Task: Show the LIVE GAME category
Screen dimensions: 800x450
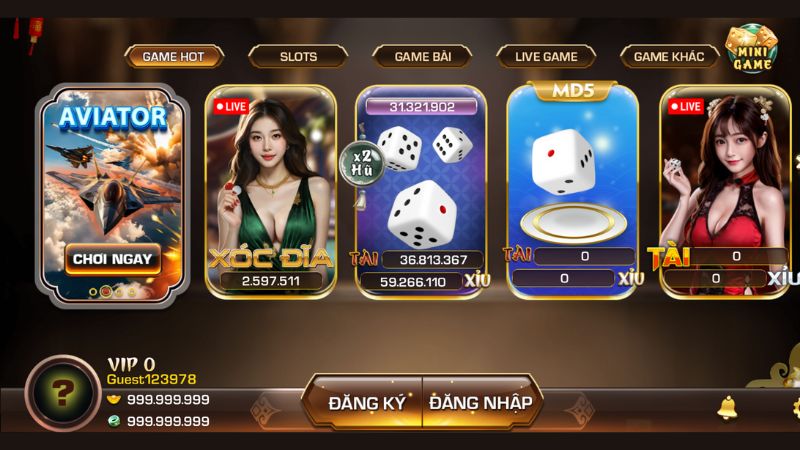Action: (x=546, y=56)
